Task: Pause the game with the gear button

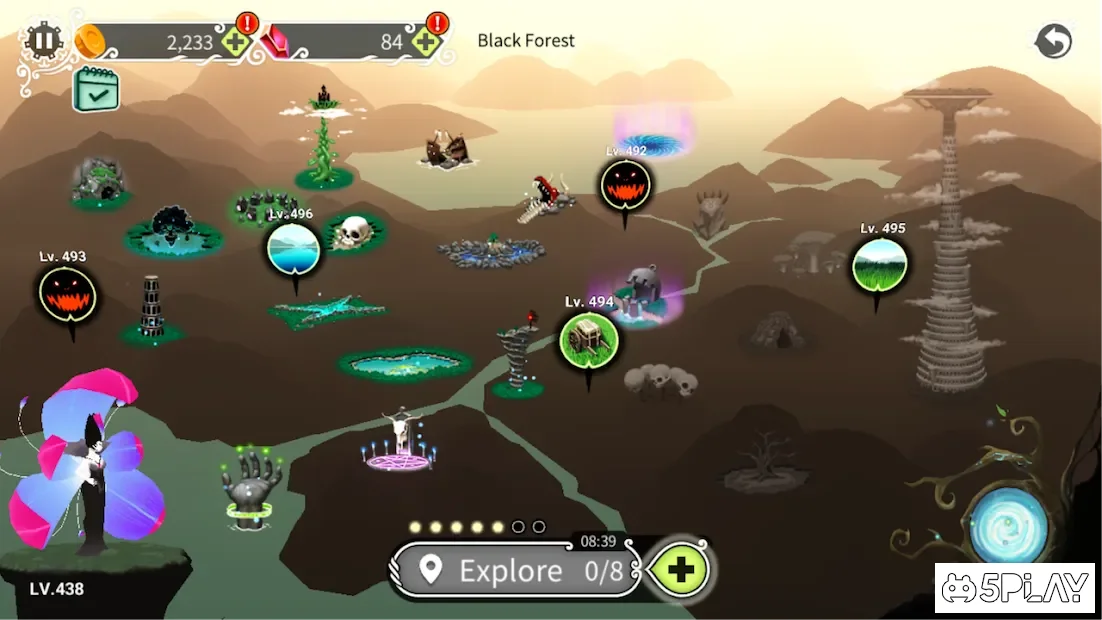Action: point(43,41)
